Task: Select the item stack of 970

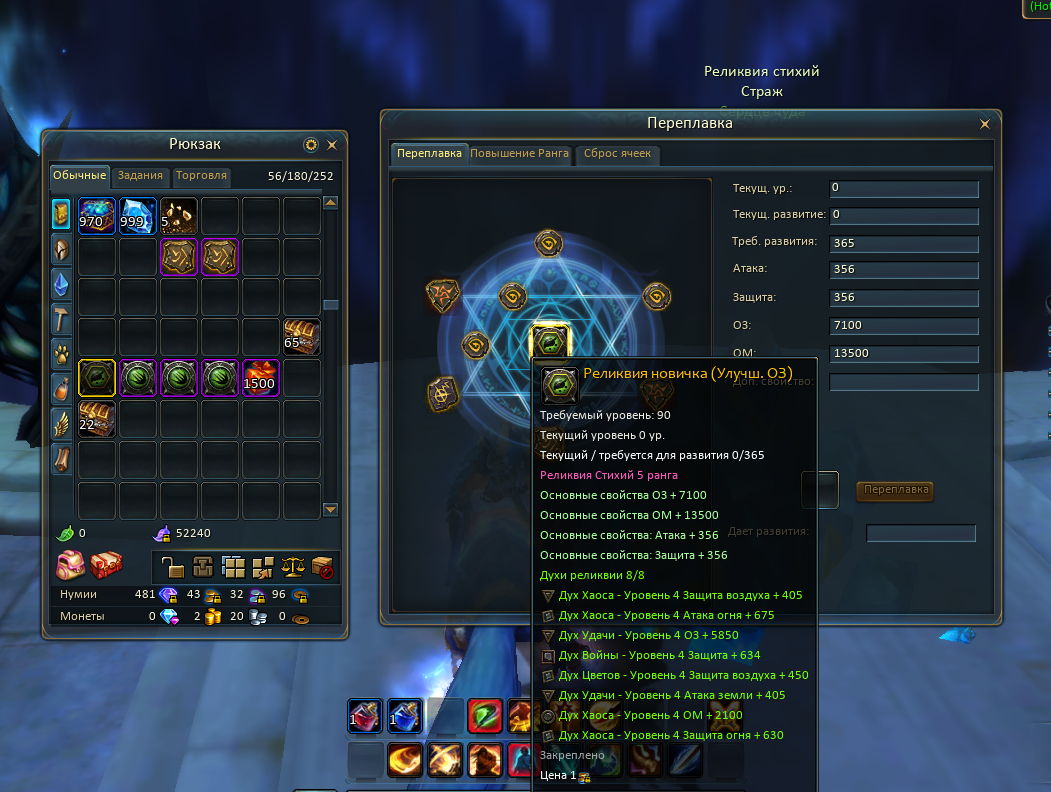Action: (97, 215)
